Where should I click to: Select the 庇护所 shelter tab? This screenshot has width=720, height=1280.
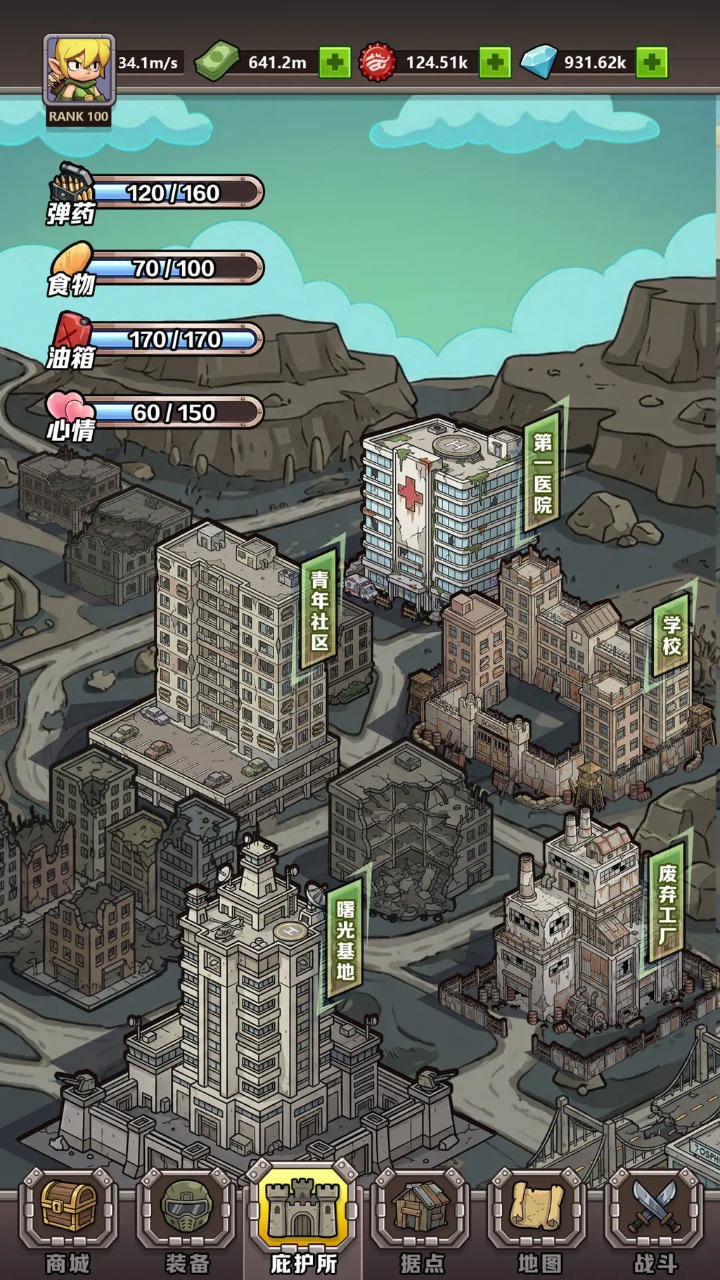304,1220
